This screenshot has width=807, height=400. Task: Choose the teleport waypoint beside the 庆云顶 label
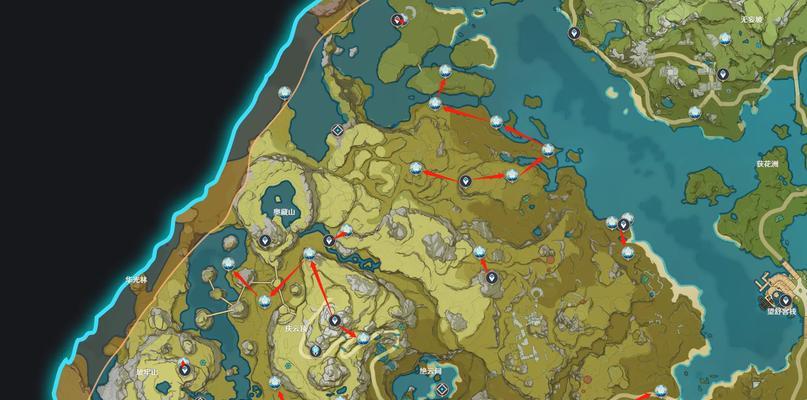pyautogui.click(x=334, y=322)
